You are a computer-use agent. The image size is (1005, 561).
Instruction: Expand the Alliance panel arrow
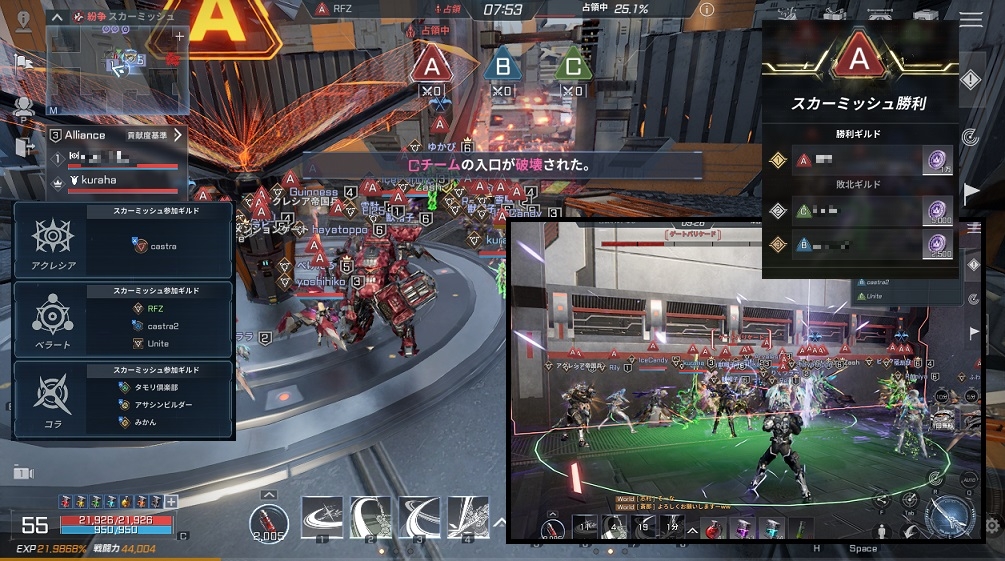[x=178, y=135]
